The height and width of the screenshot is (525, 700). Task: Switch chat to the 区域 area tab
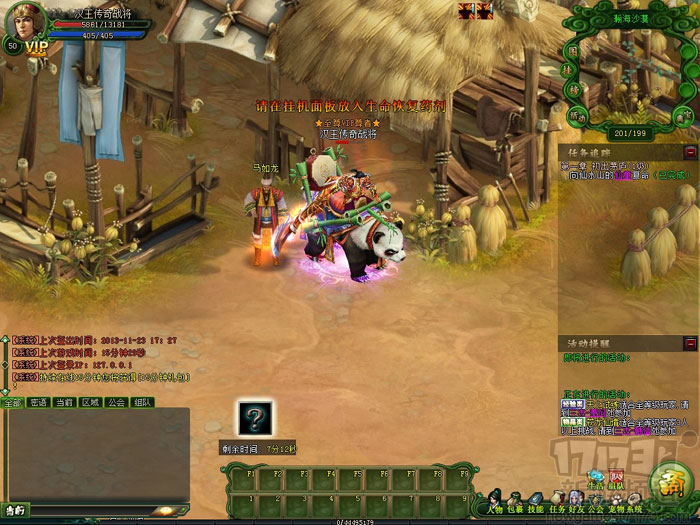(90, 402)
